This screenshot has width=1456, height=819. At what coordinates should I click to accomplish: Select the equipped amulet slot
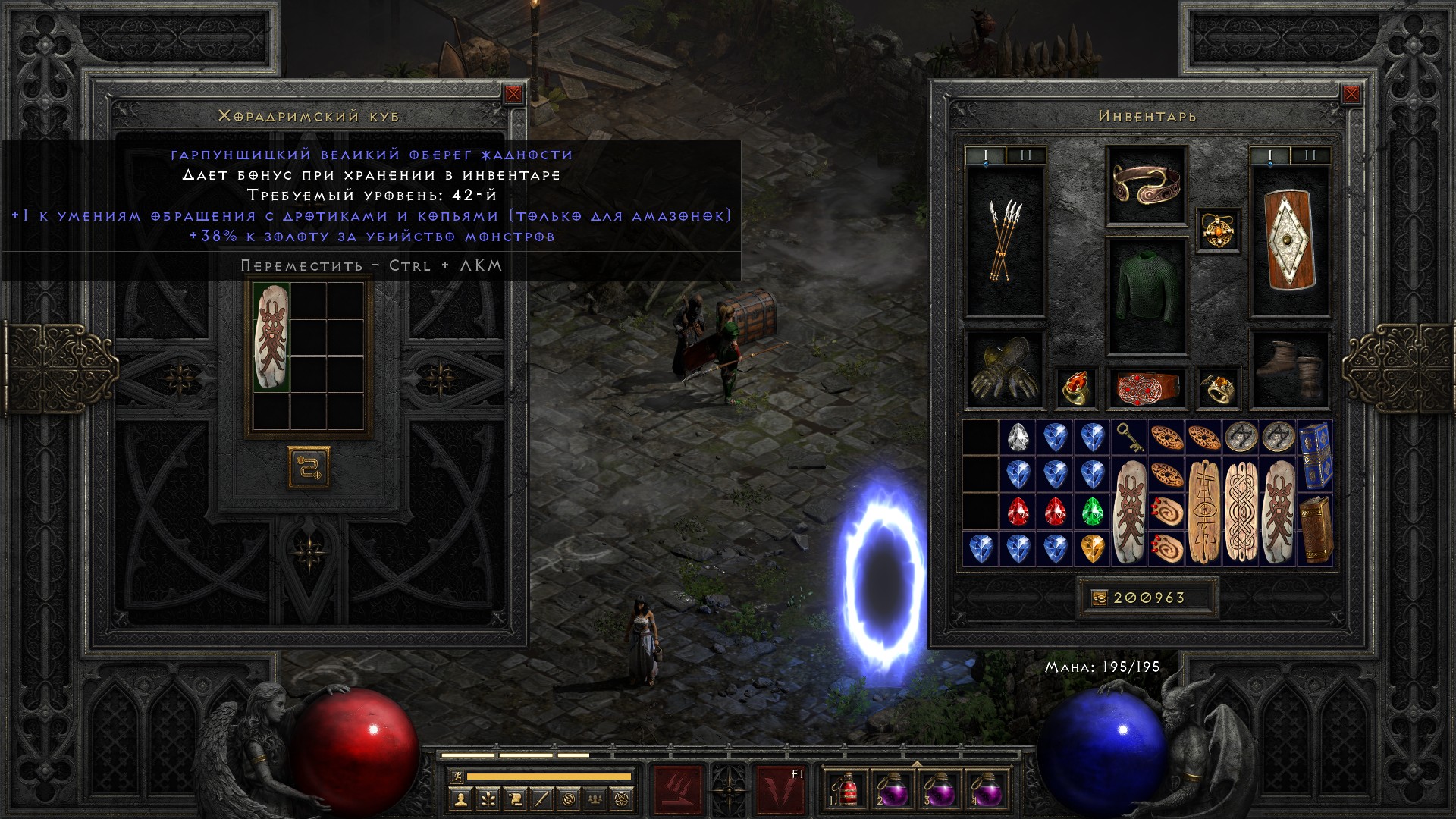[x=1218, y=230]
